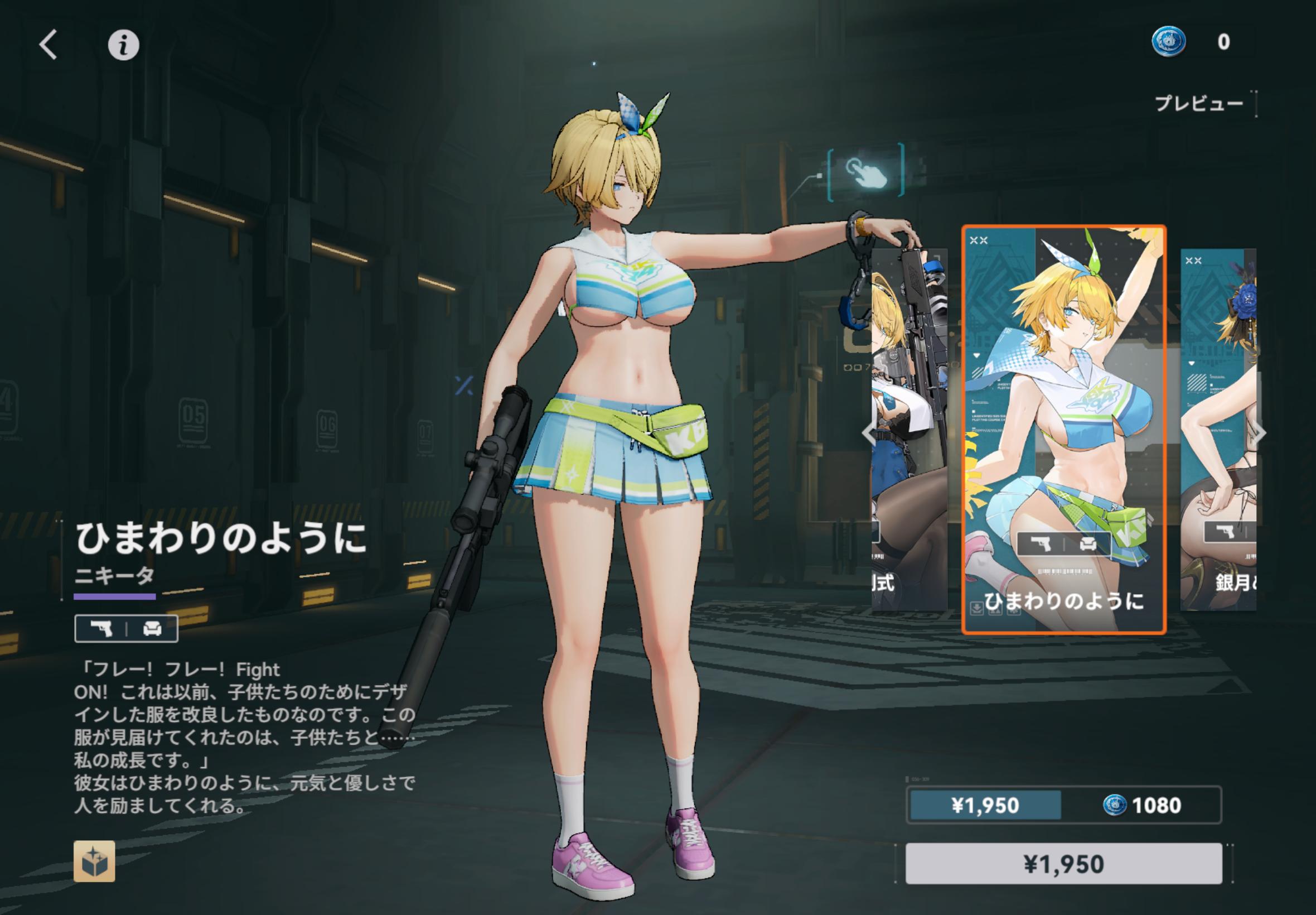The image size is (1316, 915).
Task: Switch to the 1080 coin price option
Action: tap(1141, 806)
